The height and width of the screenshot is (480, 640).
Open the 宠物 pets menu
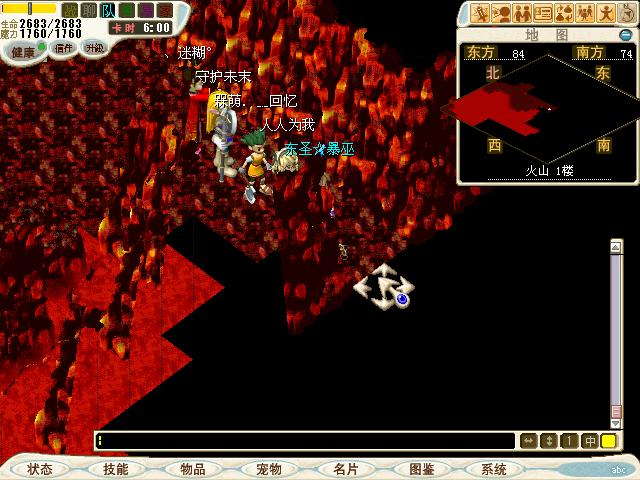[268, 469]
